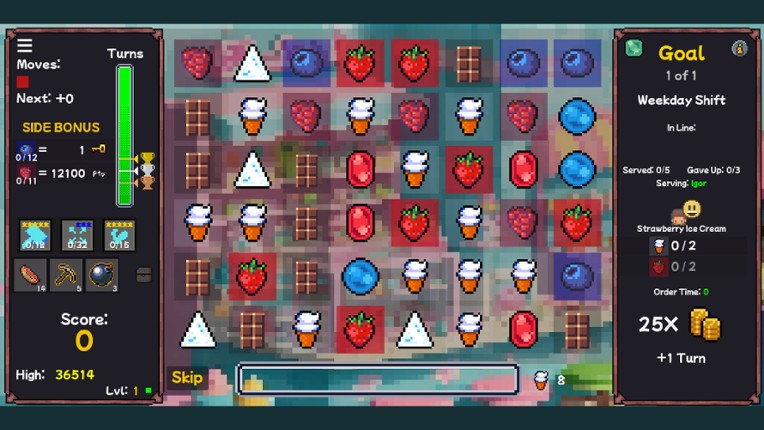Activate the bomb power-up
764x430 pixels.
pos(101,275)
